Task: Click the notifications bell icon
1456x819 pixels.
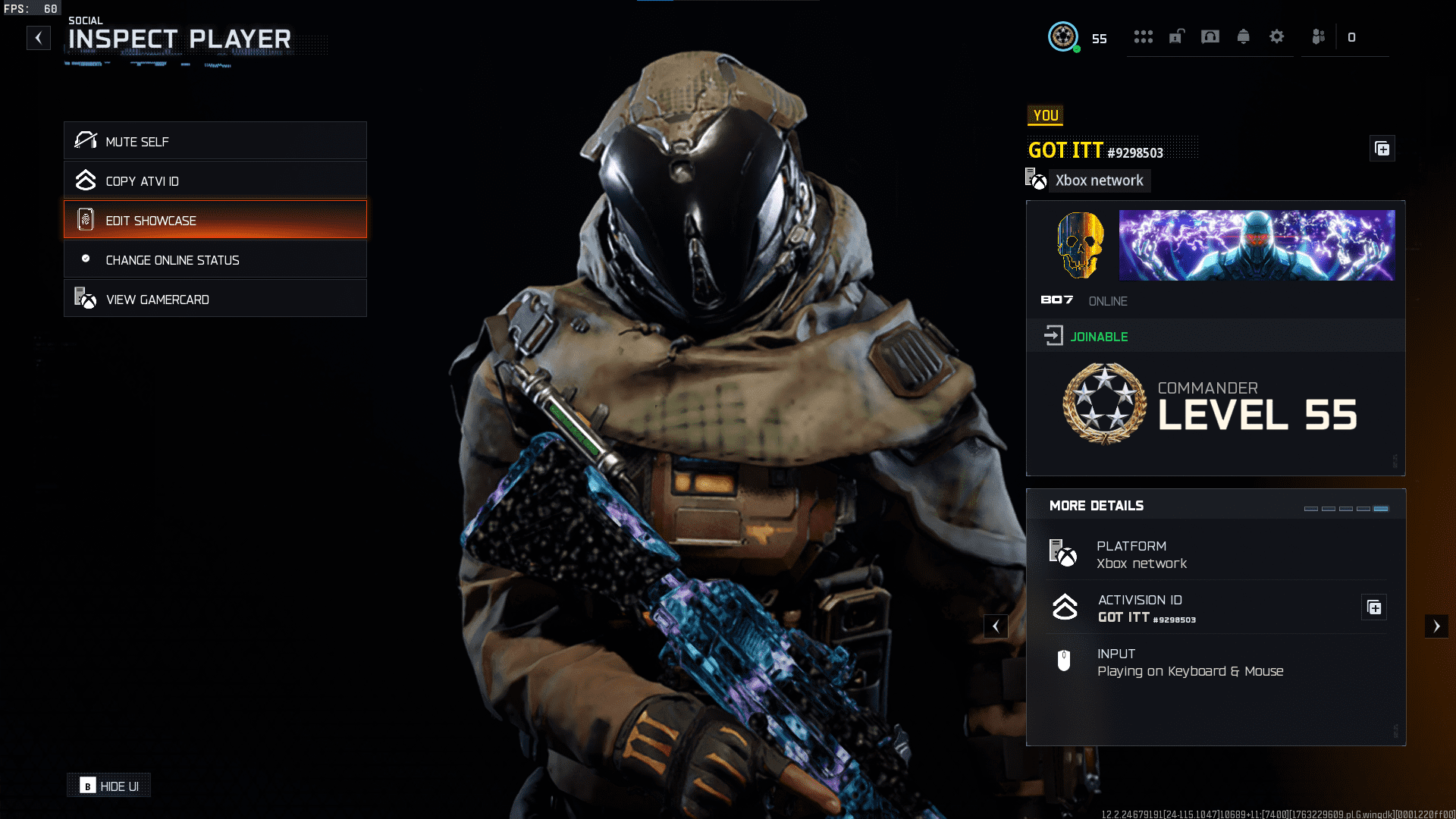Action: pyautogui.click(x=1243, y=36)
